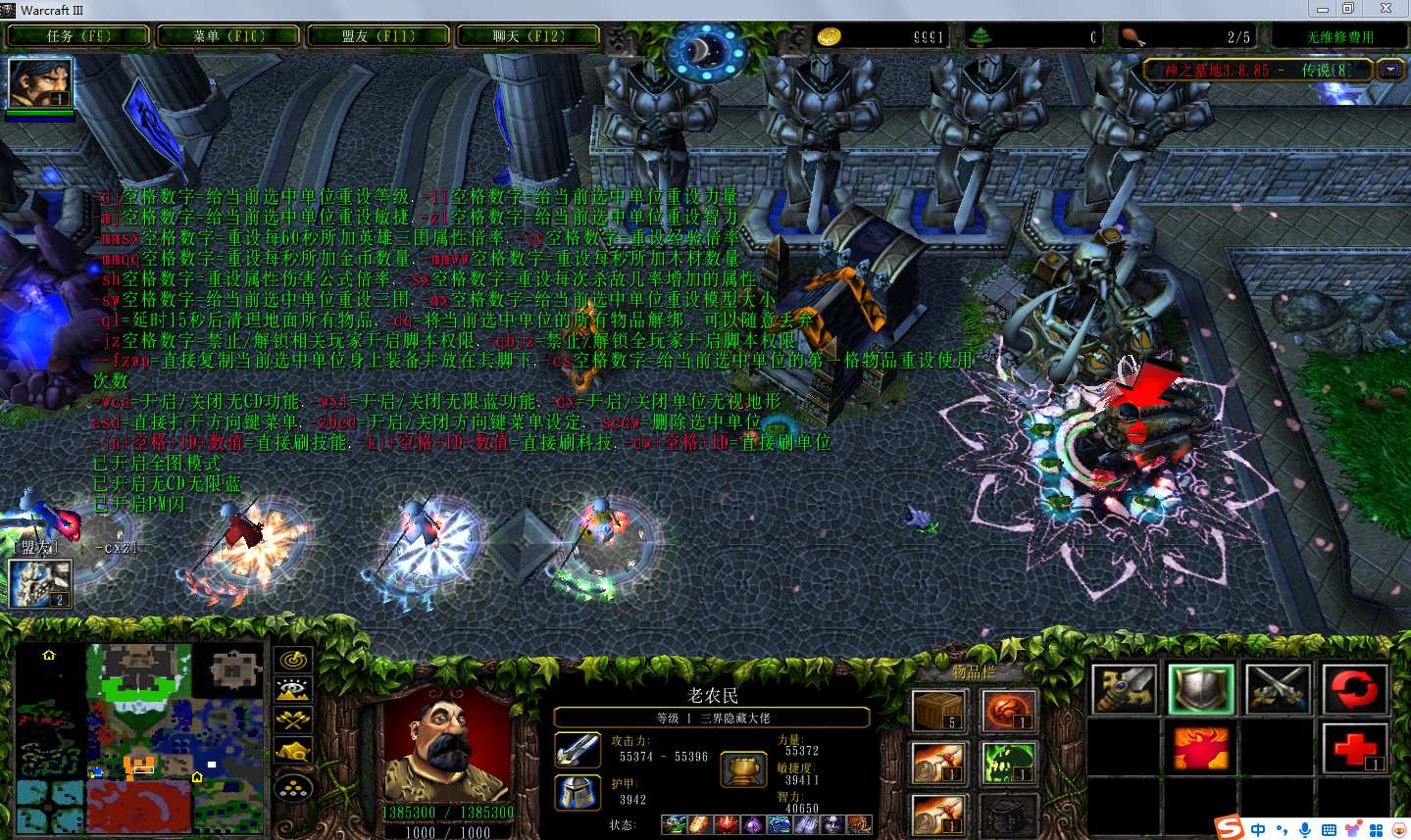Toggle minimap terrain visibility button

tap(293, 691)
